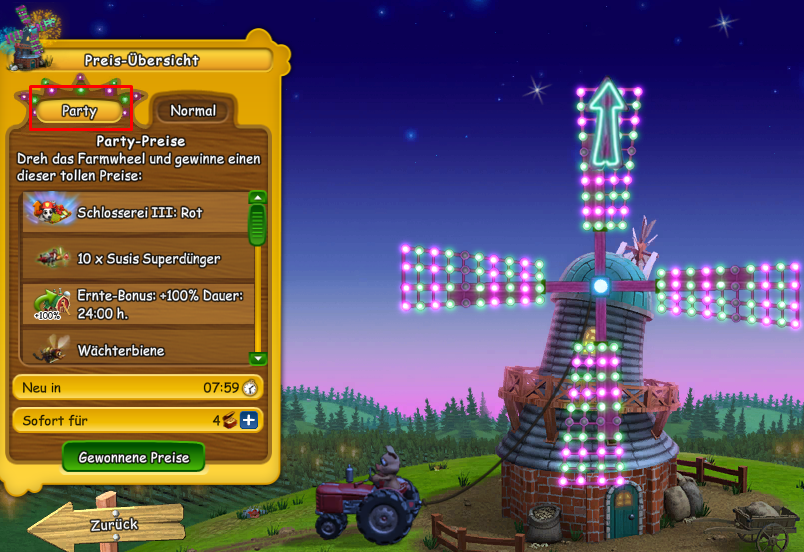Select the Schlosserei III: Rot prize row
The width and height of the screenshot is (804, 552).
pyautogui.click(x=135, y=211)
